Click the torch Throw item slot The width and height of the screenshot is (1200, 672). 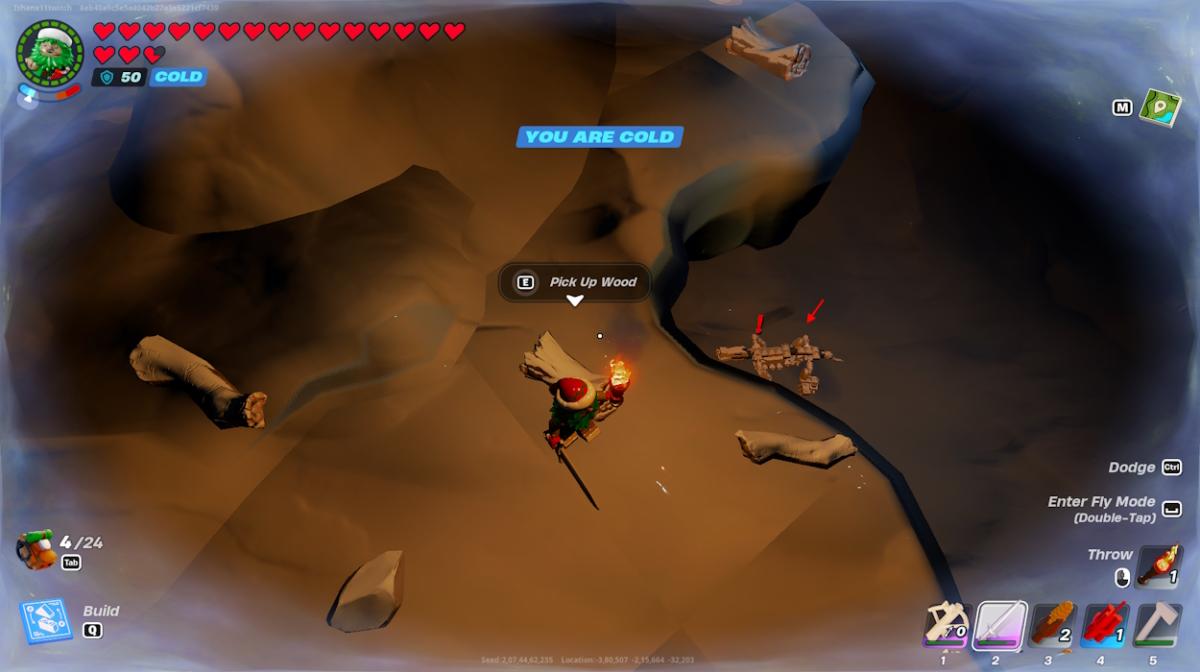click(x=1161, y=566)
